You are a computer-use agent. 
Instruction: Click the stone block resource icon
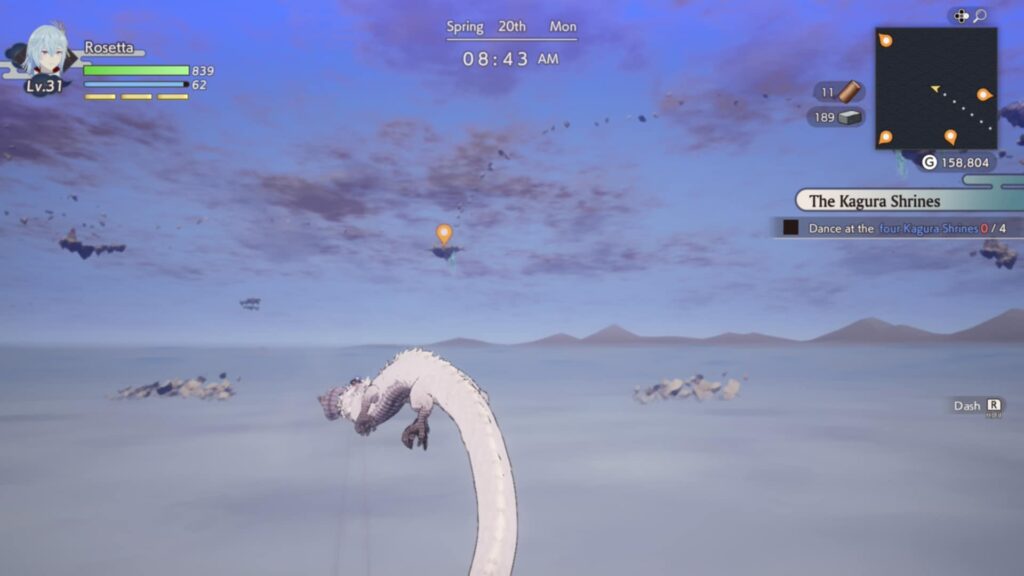click(x=850, y=117)
